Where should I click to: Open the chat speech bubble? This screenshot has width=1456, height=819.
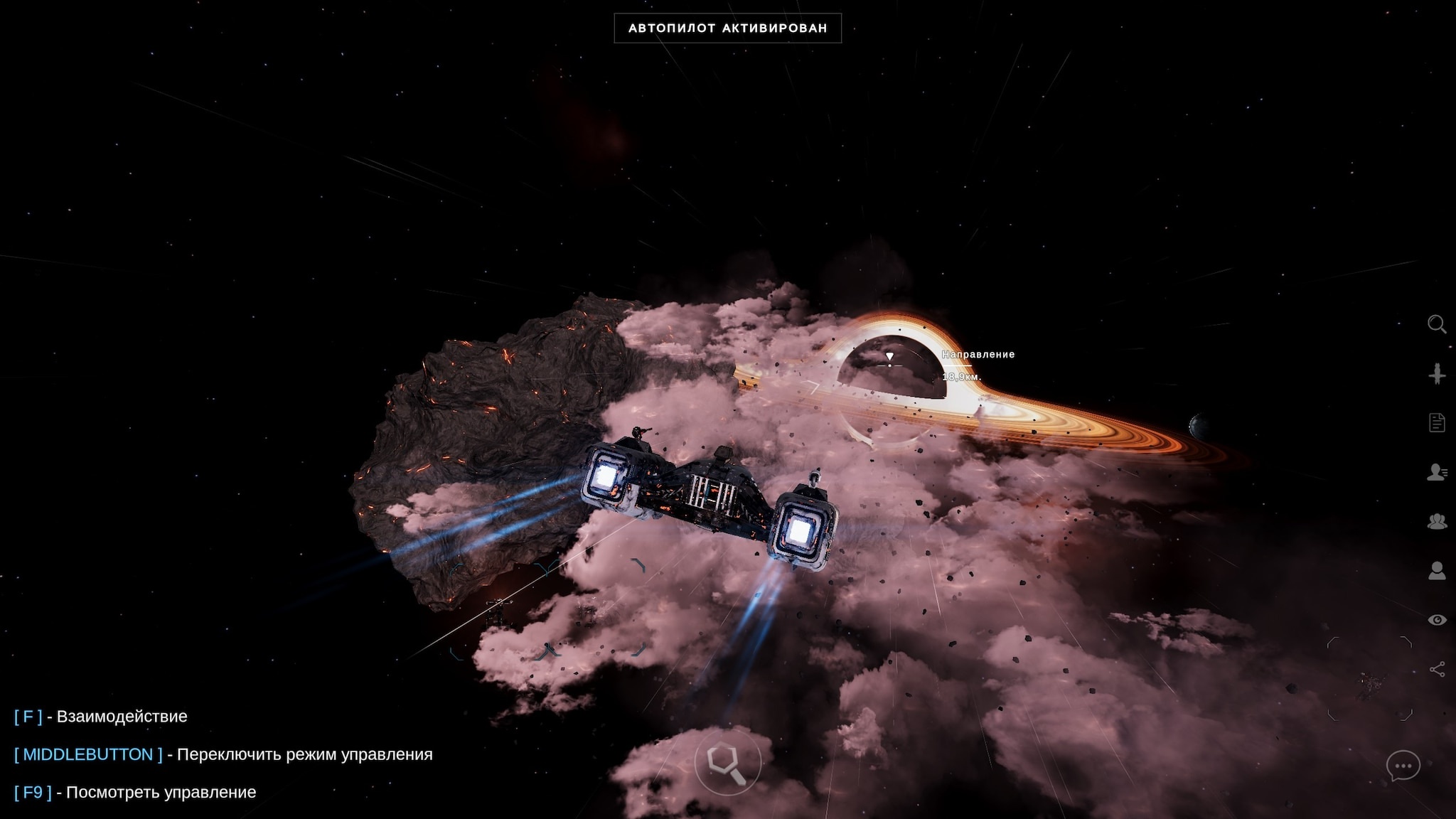[x=1403, y=766]
